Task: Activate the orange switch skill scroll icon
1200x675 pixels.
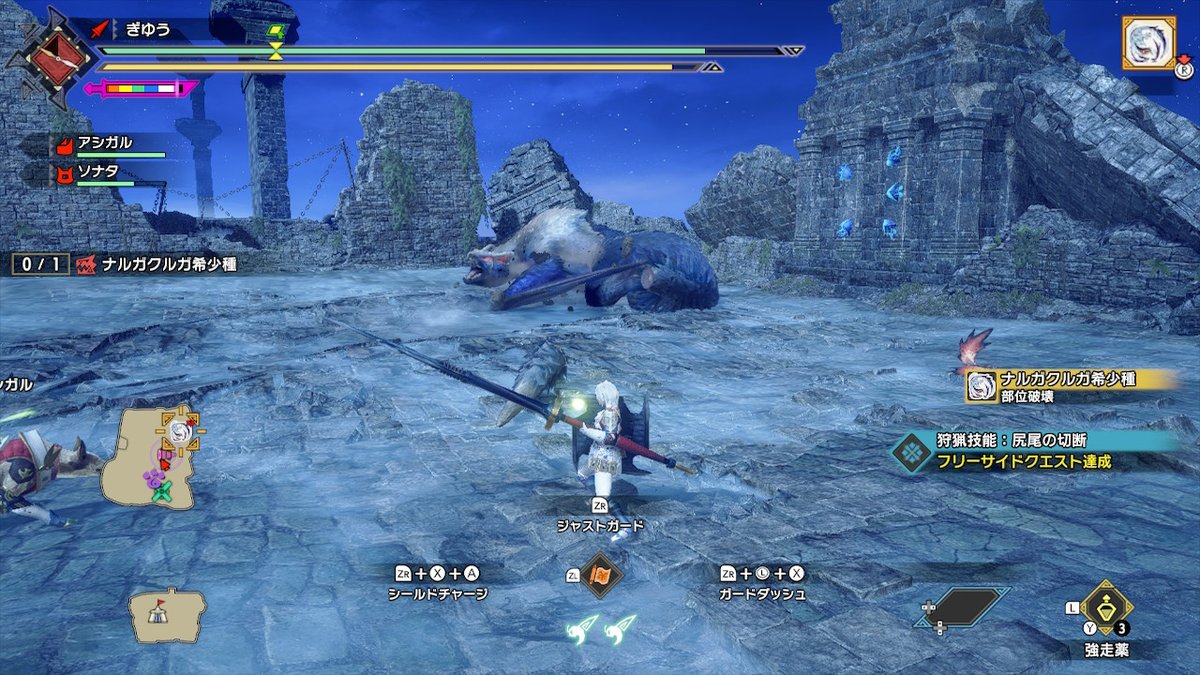Action: click(602, 576)
